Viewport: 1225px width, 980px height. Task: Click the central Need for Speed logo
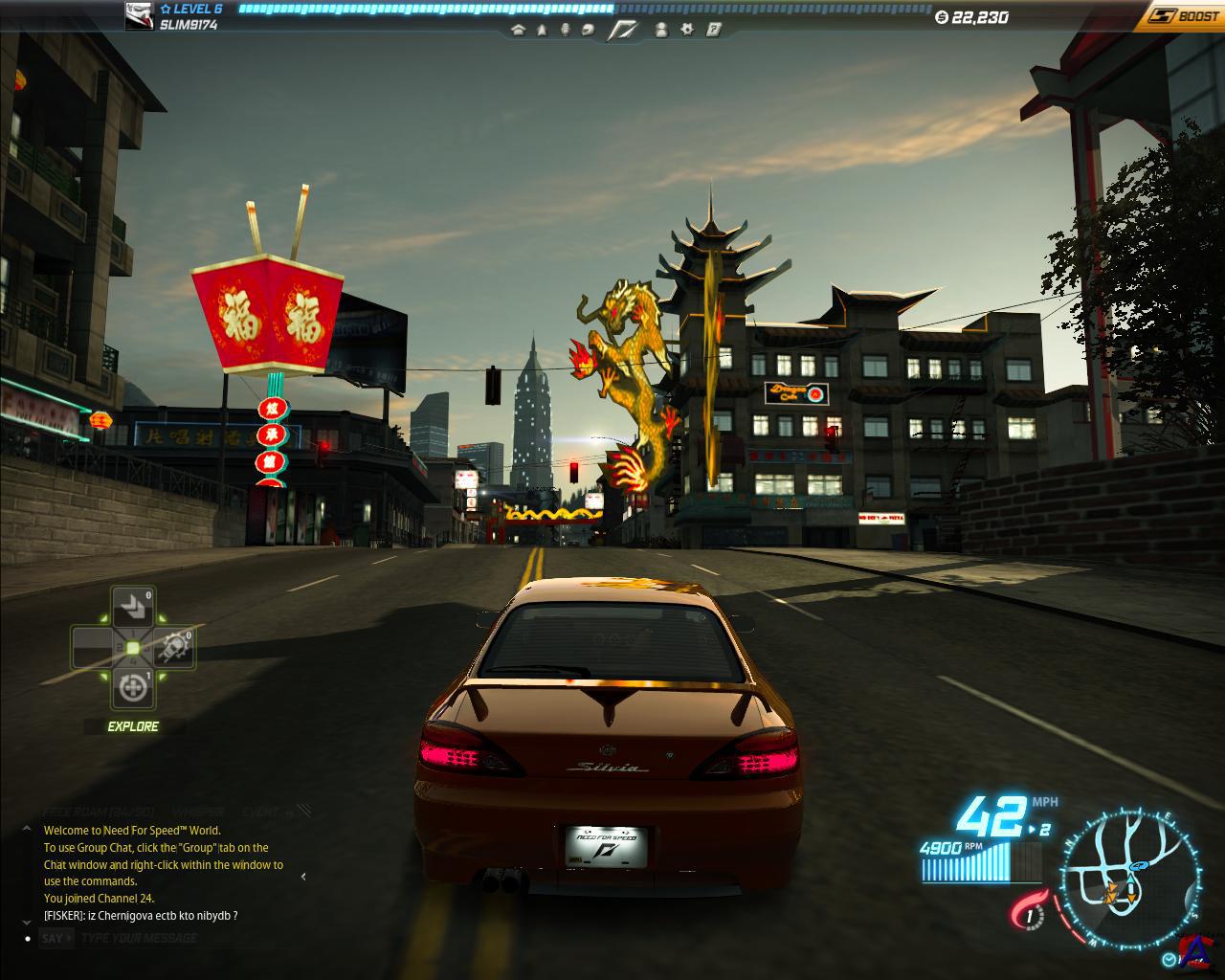(624, 30)
